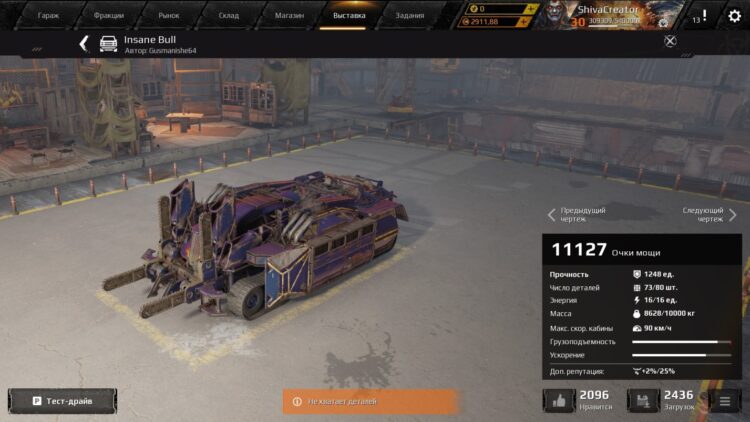Open the gear settings menu
Screen dimensions: 750x422
pyautogui.click(x=735, y=16)
